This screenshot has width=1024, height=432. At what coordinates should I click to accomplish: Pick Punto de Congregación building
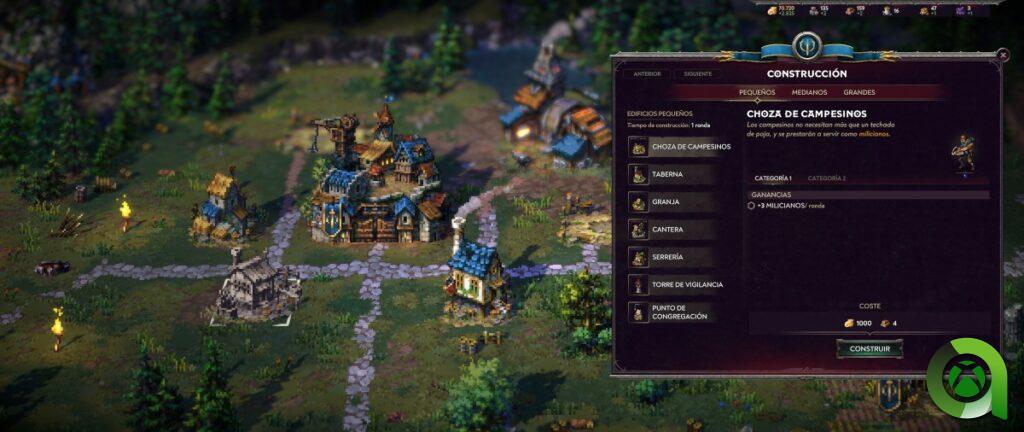point(682,312)
